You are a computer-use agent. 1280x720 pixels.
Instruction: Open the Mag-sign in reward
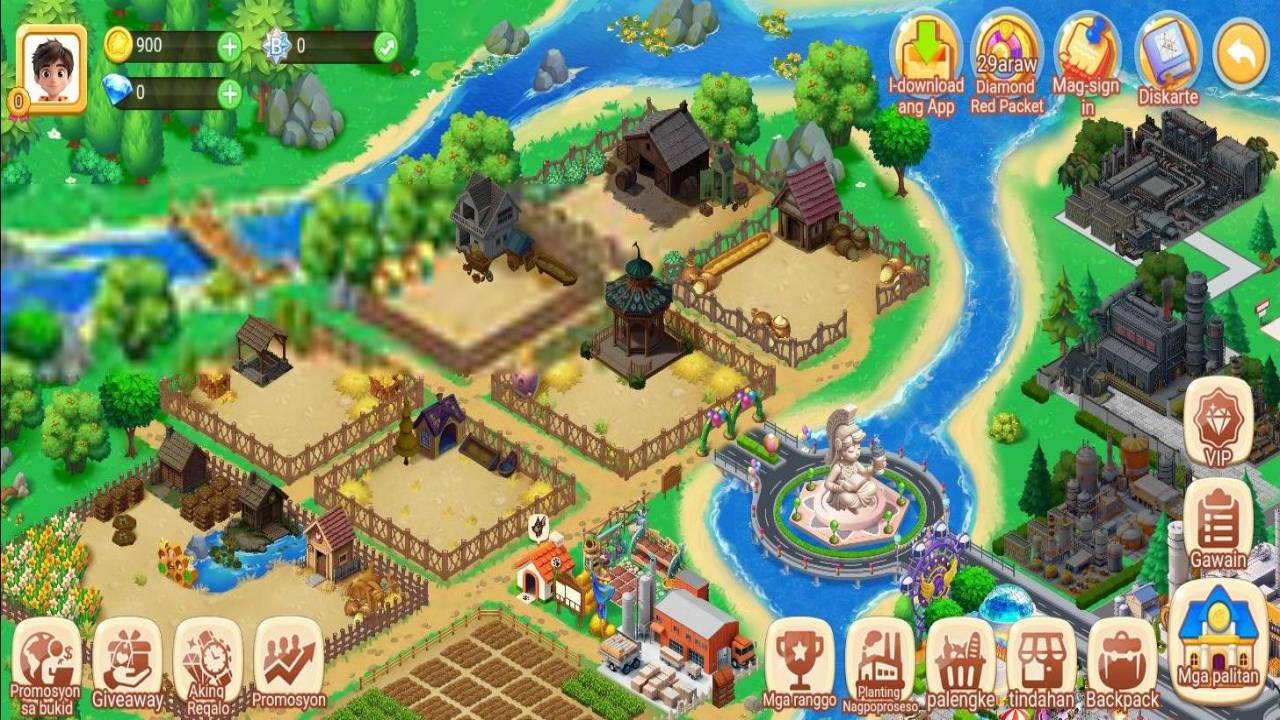1087,56
